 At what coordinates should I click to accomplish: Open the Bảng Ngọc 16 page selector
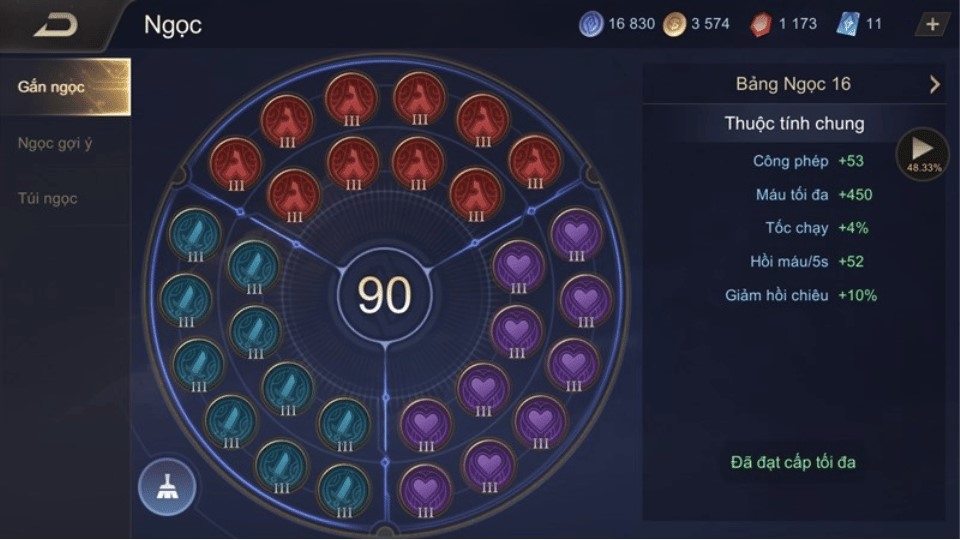tap(793, 84)
